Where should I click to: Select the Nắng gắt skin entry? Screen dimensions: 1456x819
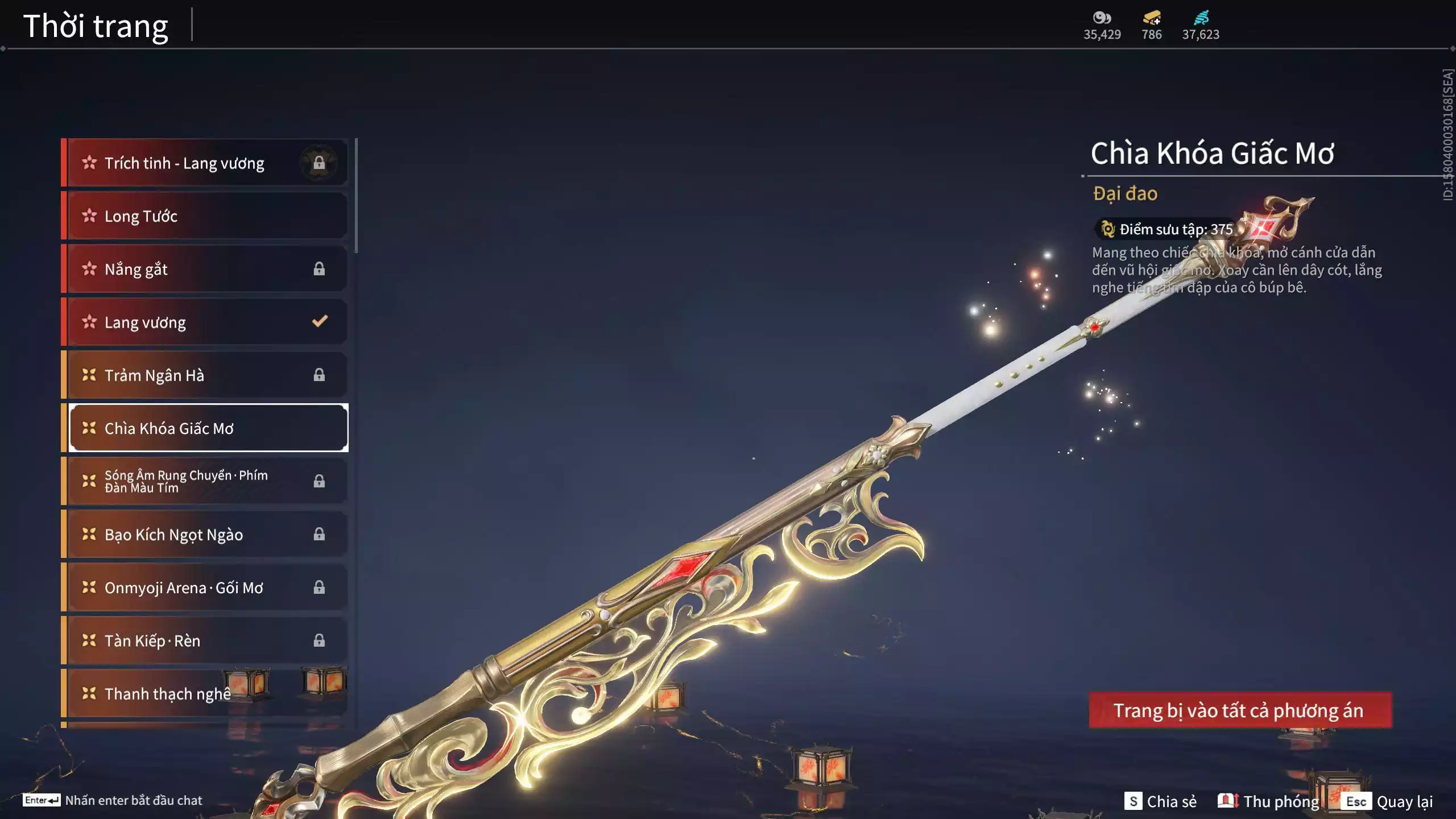point(207,269)
